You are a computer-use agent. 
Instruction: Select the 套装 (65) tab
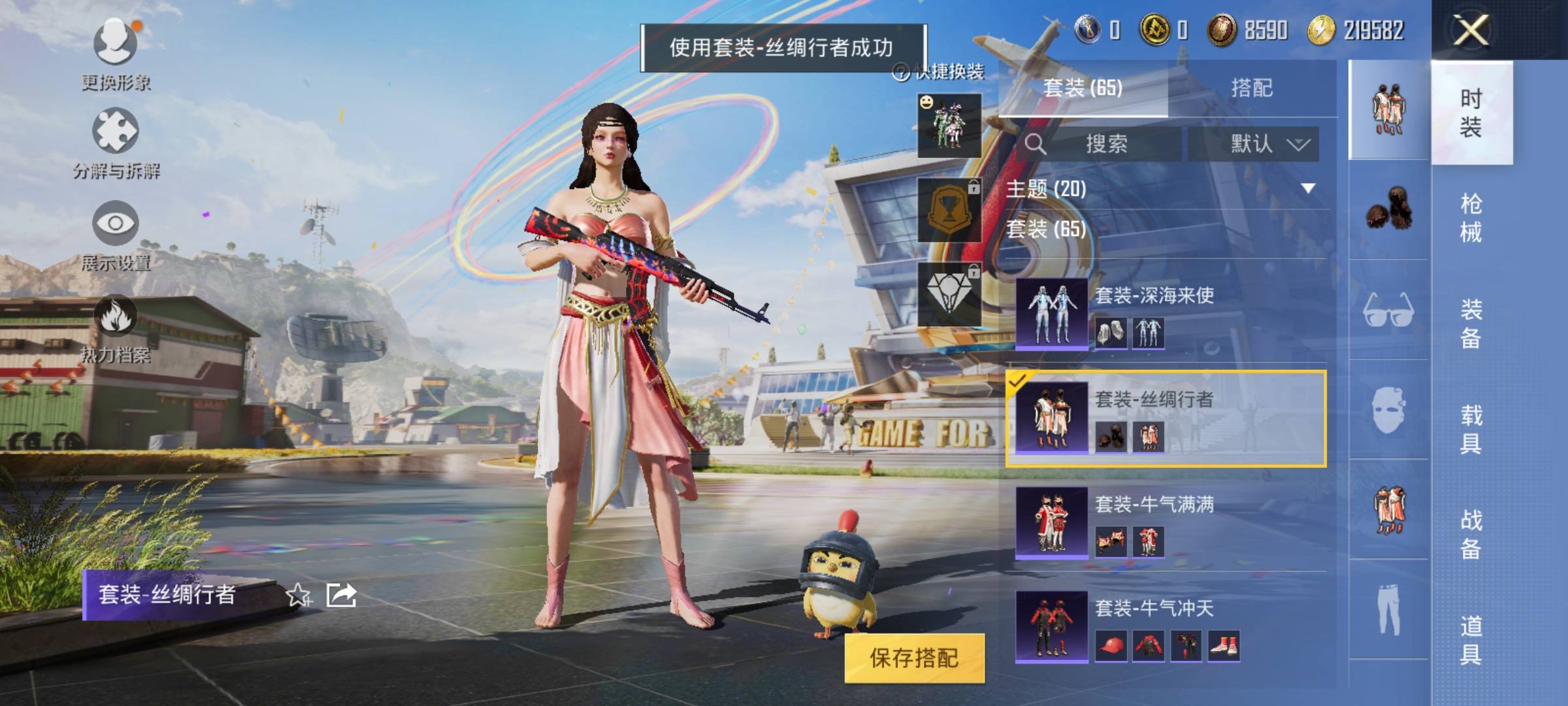[x=1083, y=88]
